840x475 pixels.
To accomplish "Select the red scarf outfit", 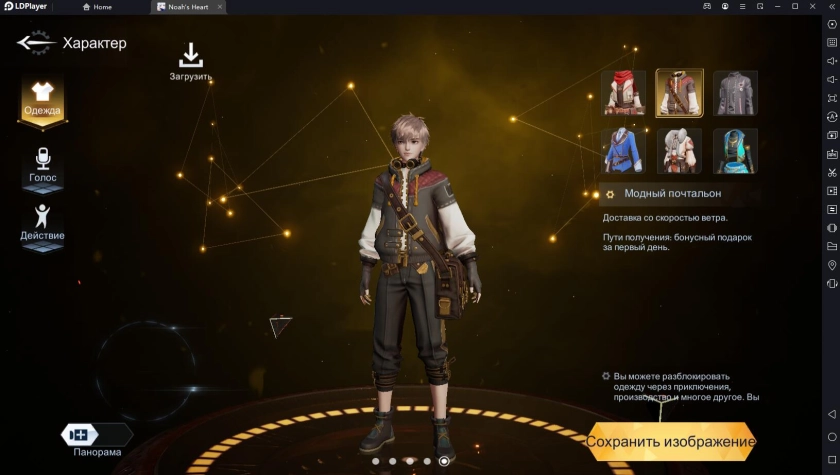I will [623, 93].
